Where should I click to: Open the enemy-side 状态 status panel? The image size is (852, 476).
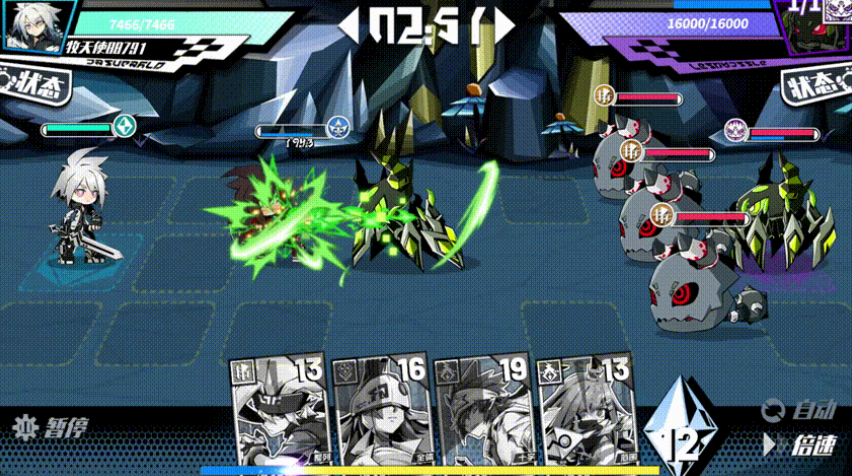814,88
